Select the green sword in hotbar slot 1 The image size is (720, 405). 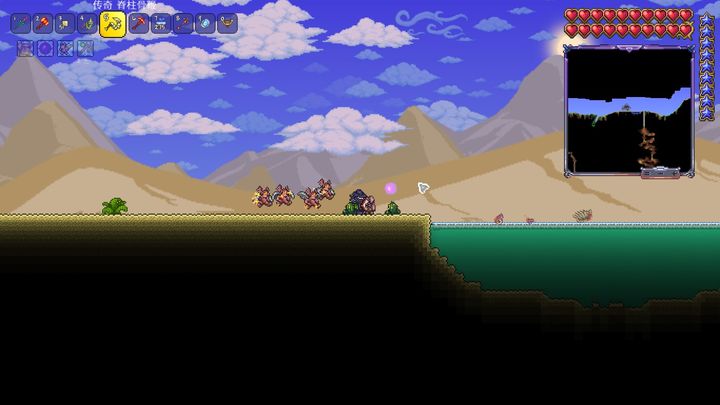click(21, 24)
